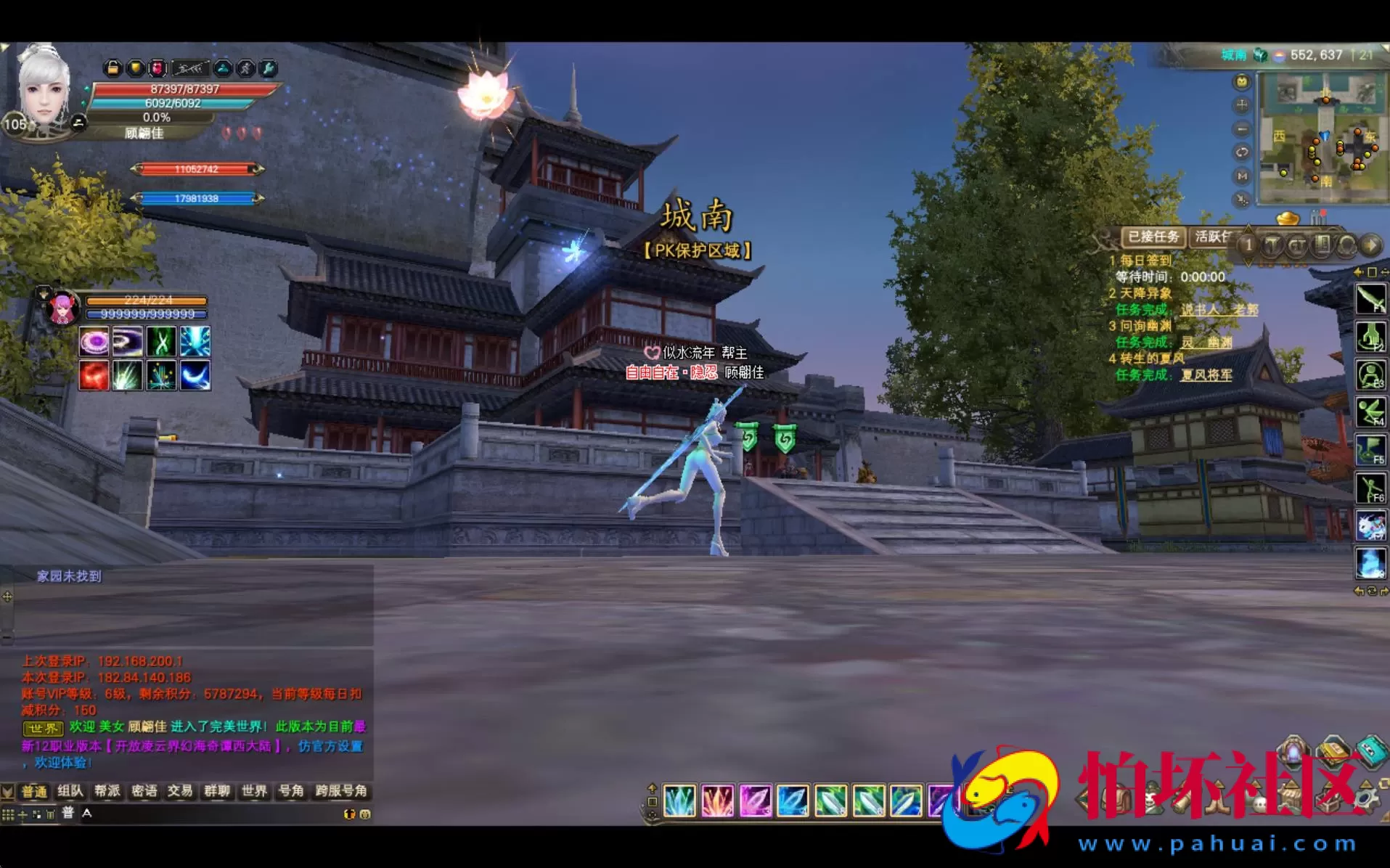The width and height of the screenshot is (1390, 868).
Task: Select the 帮派 guild chat tab
Action: click(107, 790)
